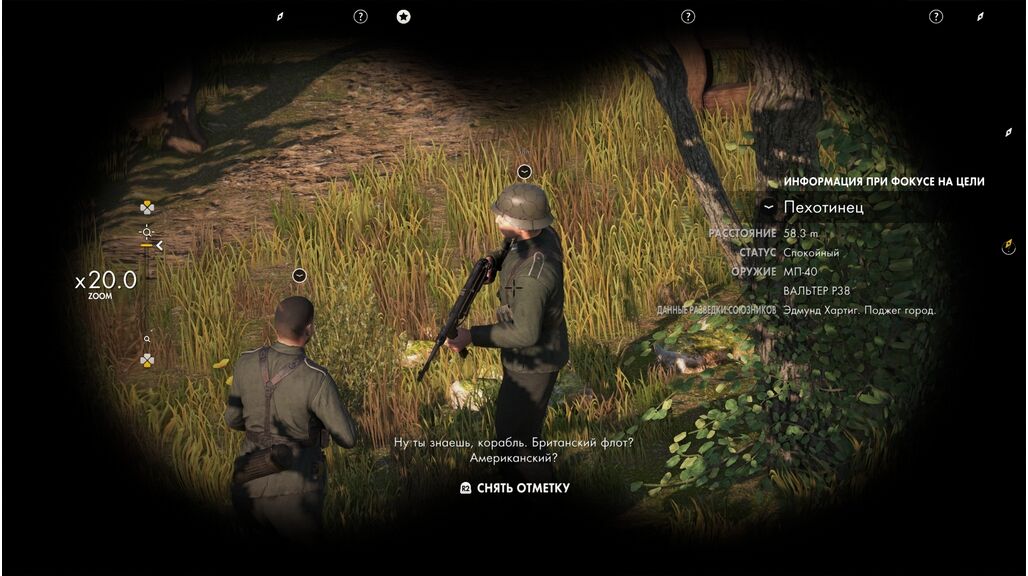Viewport: 1028px width, 576px height.
Task: Select the Пехотинец target info header
Action: coord(823,207)
